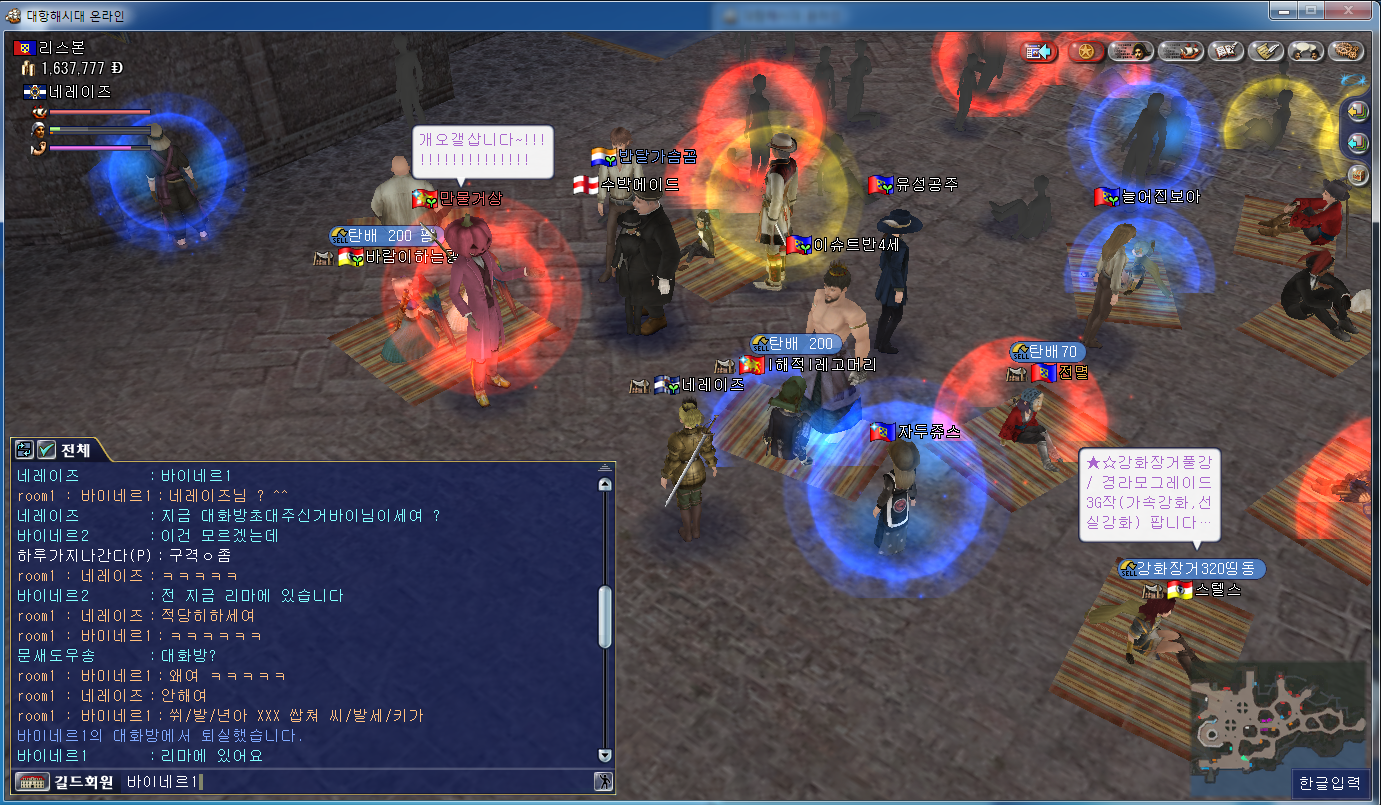Open the treasure chest side button
Image resolution: width=1381 pixels, height=805 pixels.
click(x=1357, y=175)
